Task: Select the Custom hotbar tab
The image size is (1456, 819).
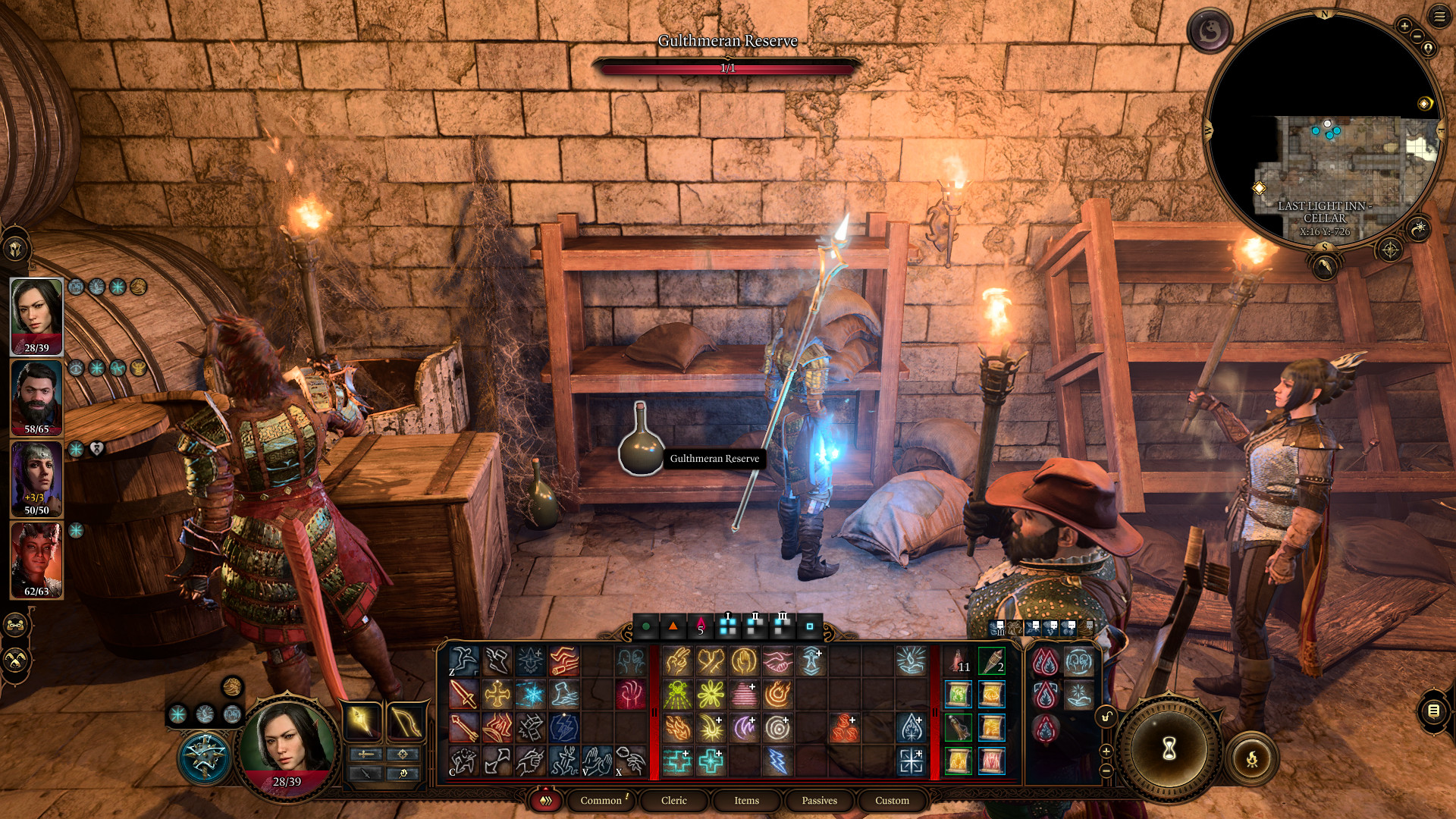Action: [x=892, y=800]
